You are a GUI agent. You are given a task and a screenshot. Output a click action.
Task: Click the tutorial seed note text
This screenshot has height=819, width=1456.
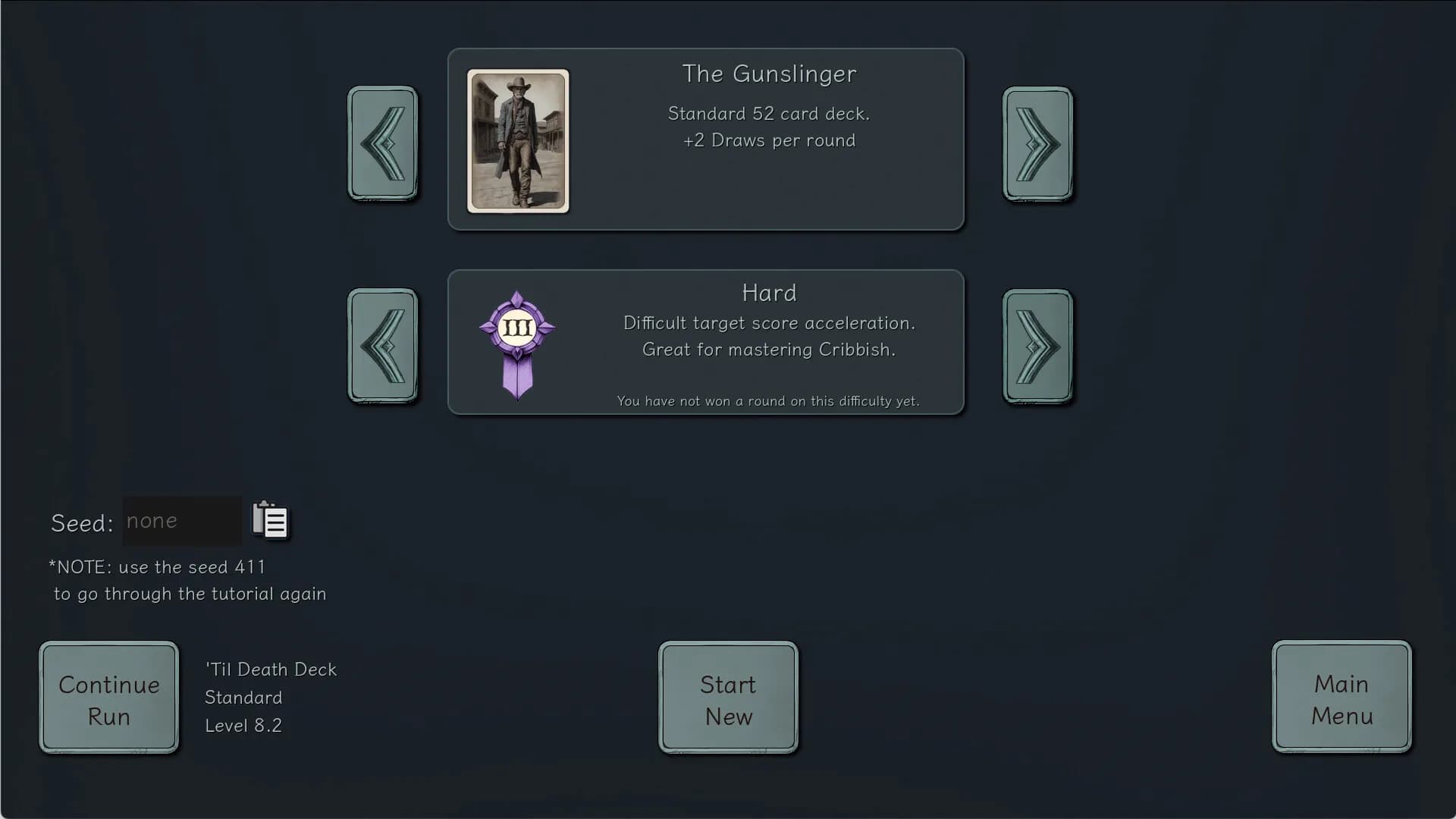click(188, 580)
